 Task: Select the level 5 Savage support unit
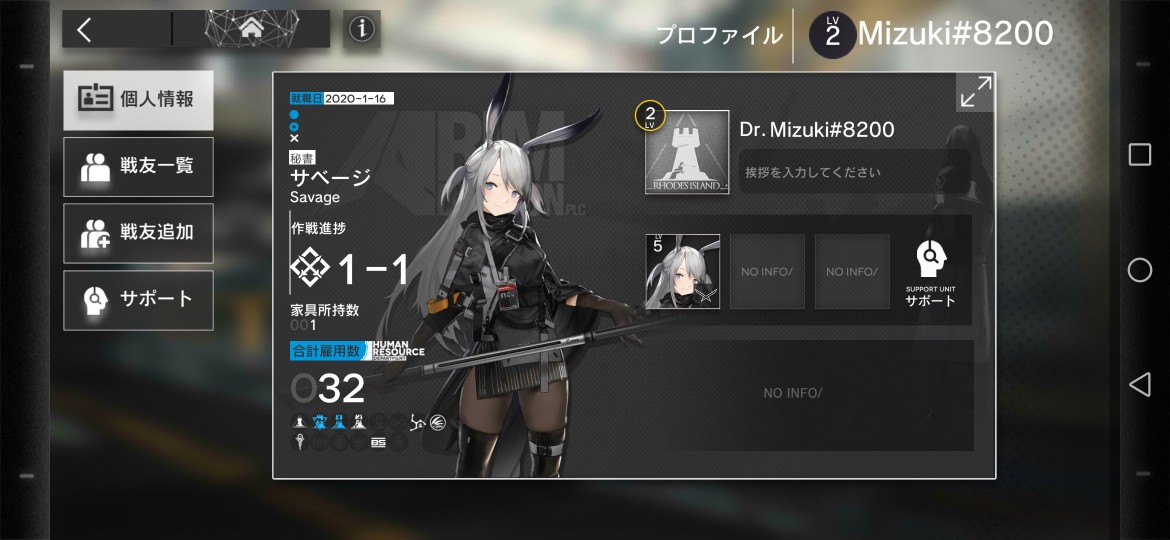click(682, 271)
